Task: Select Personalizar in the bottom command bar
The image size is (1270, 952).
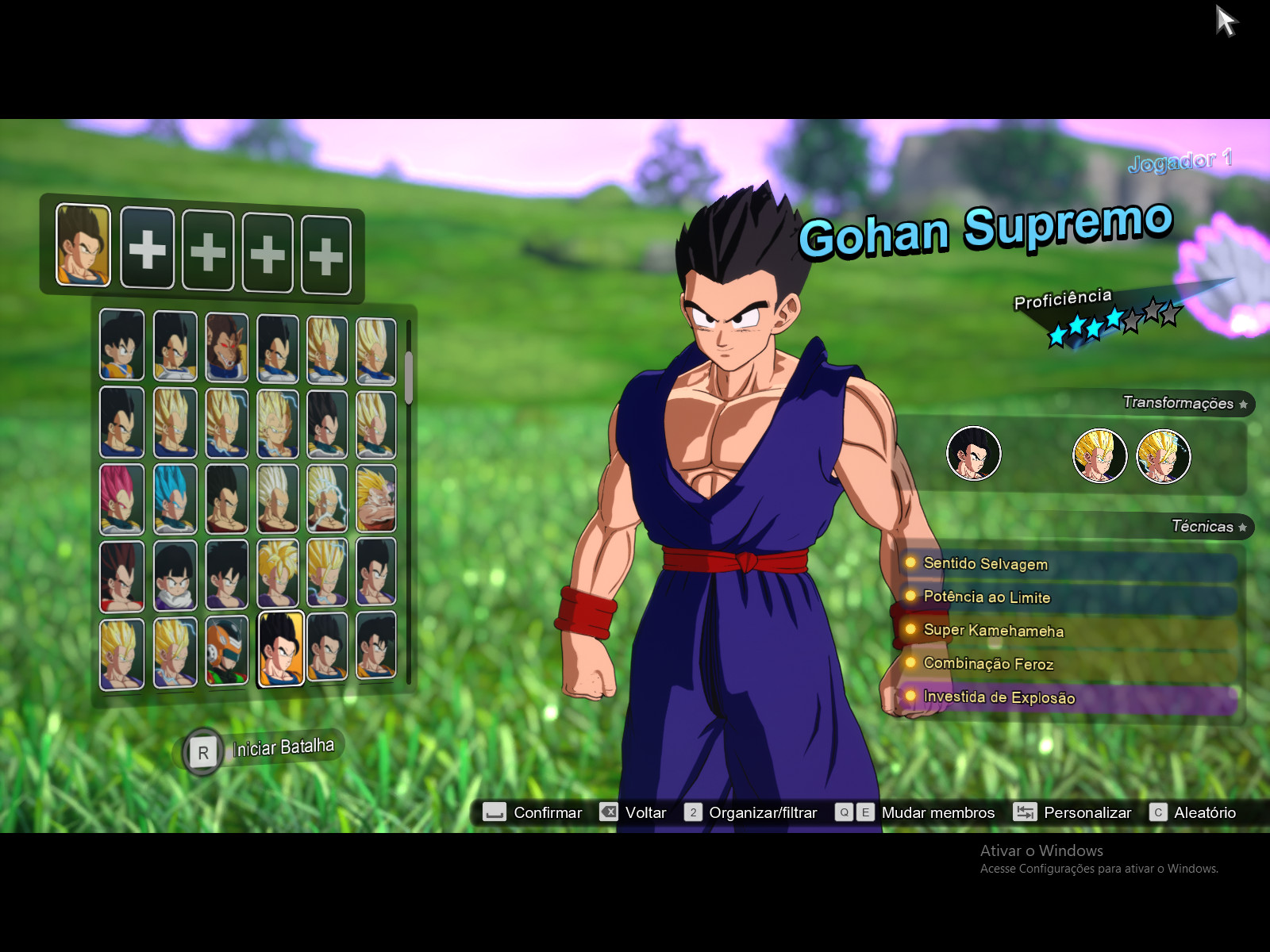Action: tap(1089, 812)
